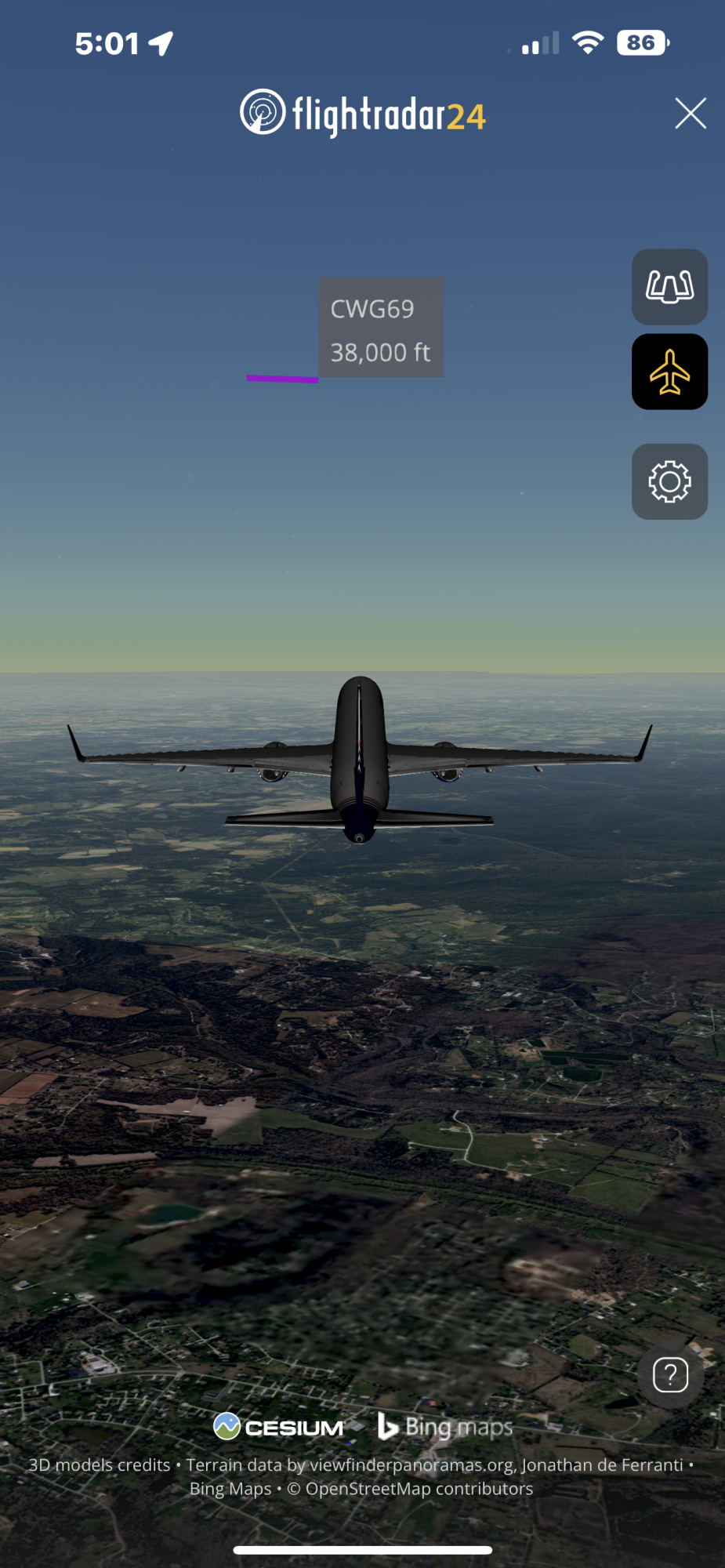Select the yellow airplane outside view button

[669, 372]
